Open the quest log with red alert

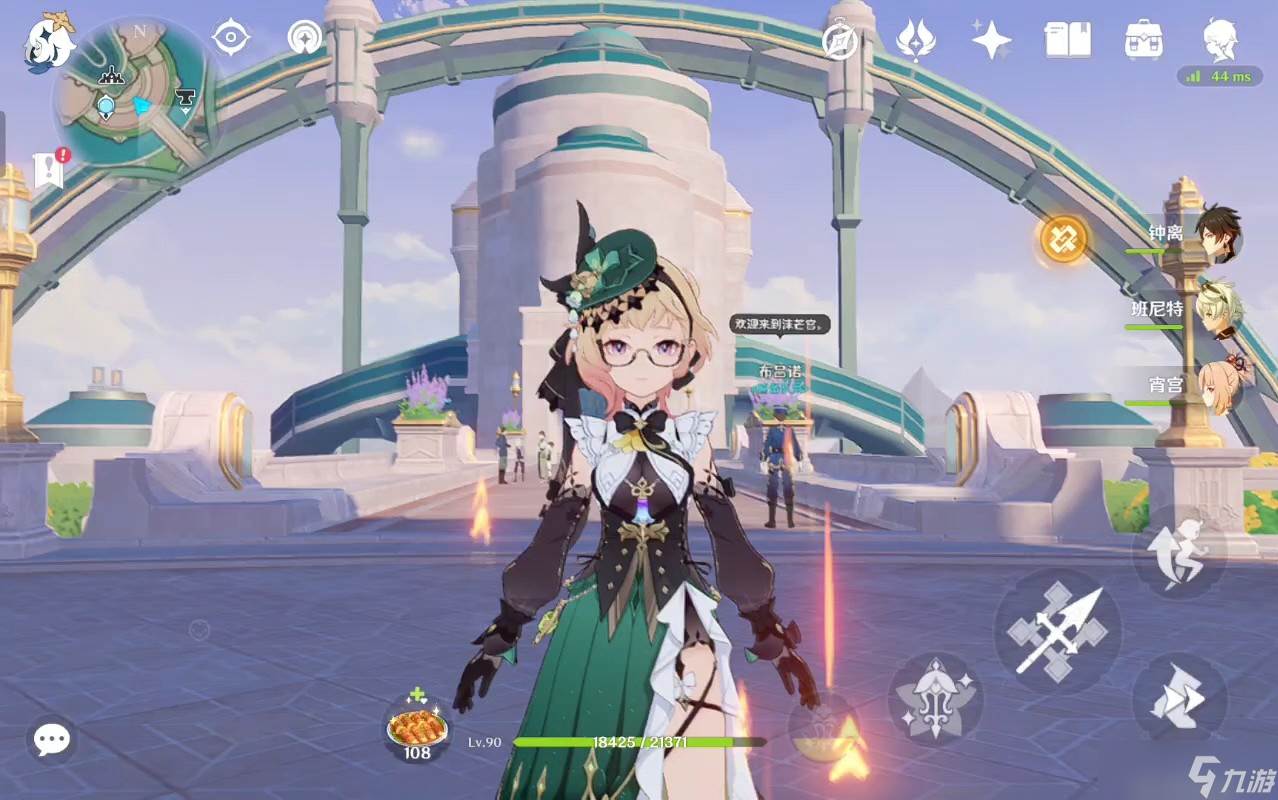coord(50,169)
